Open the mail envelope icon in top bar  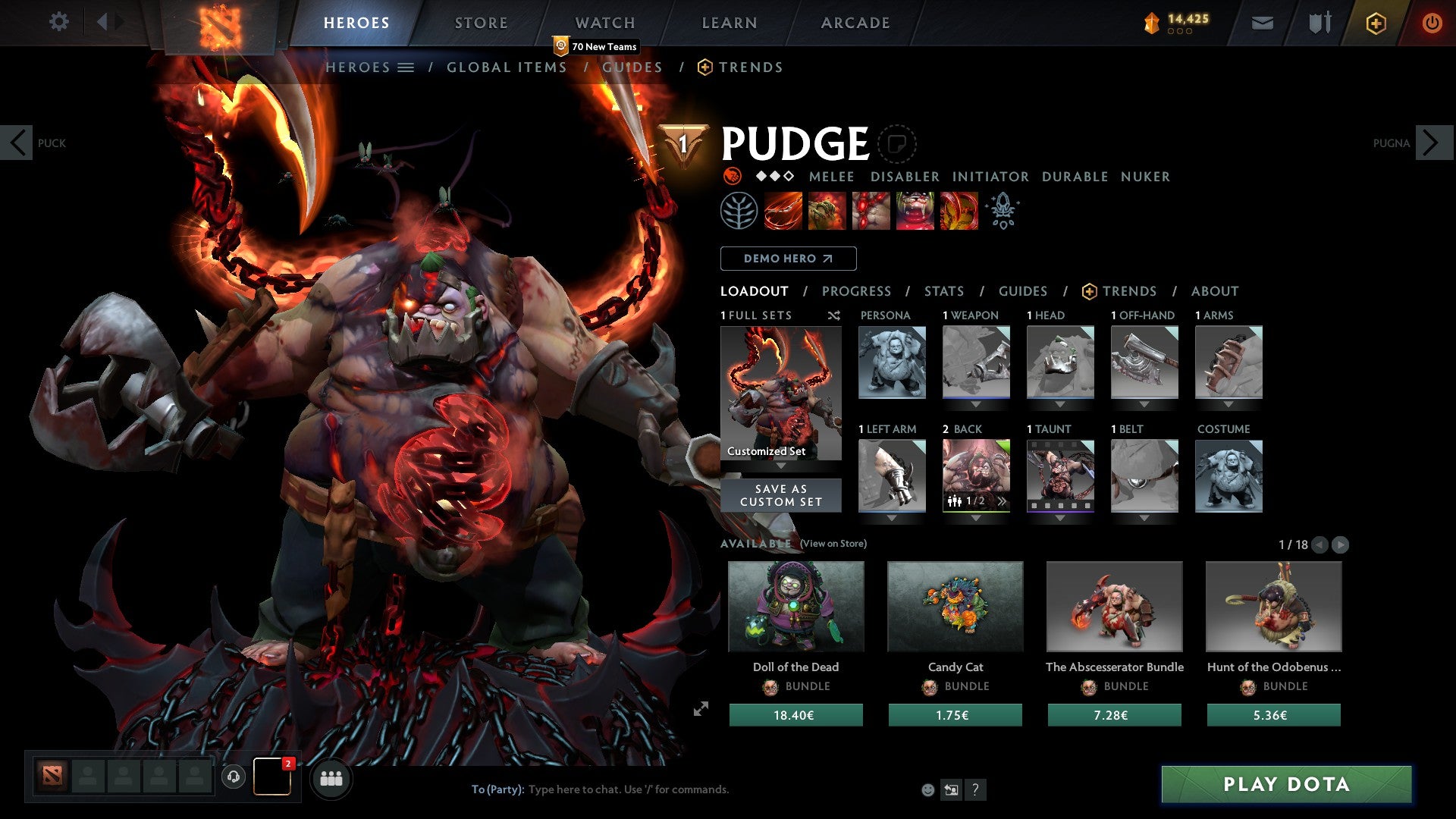[1263, 23]
